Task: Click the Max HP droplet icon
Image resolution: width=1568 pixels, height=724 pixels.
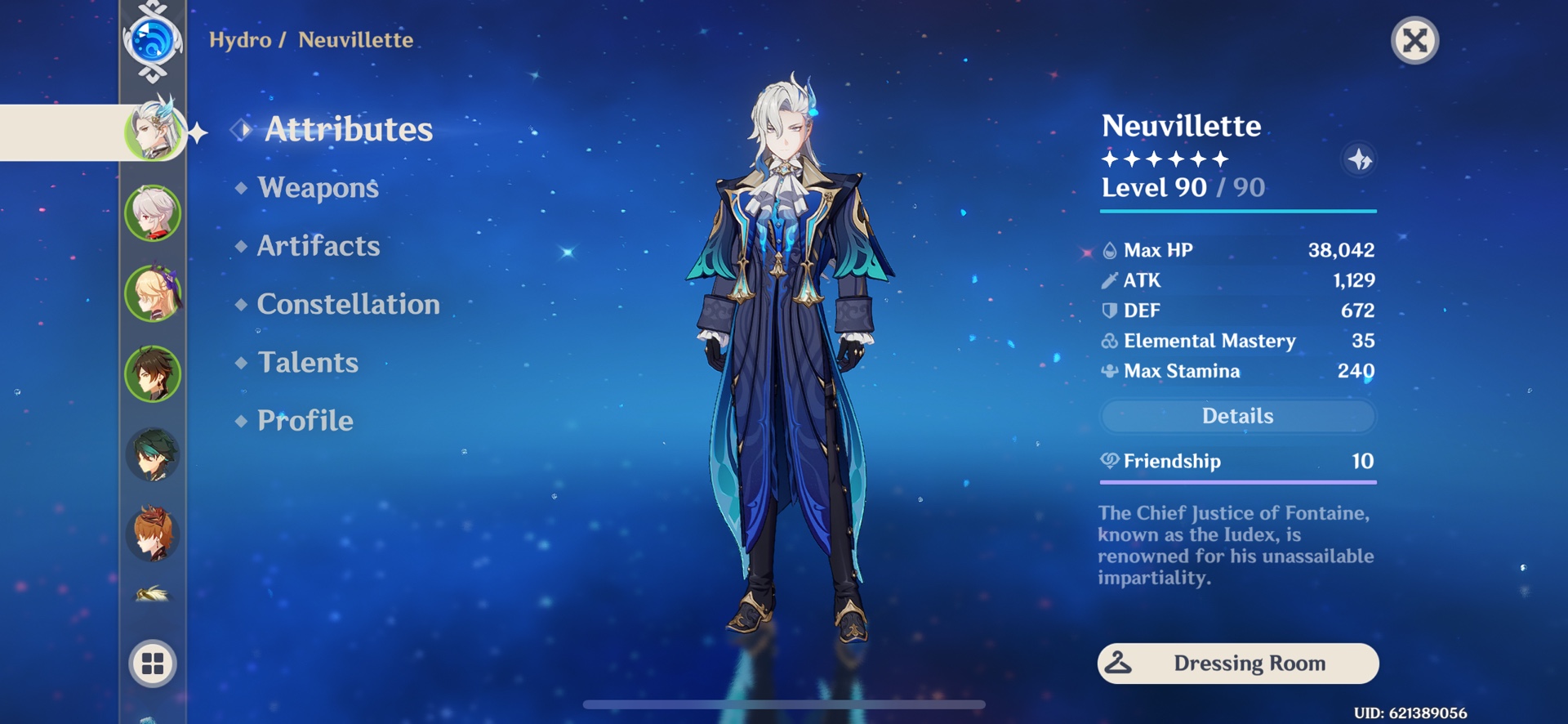Action: point(1108,249)
